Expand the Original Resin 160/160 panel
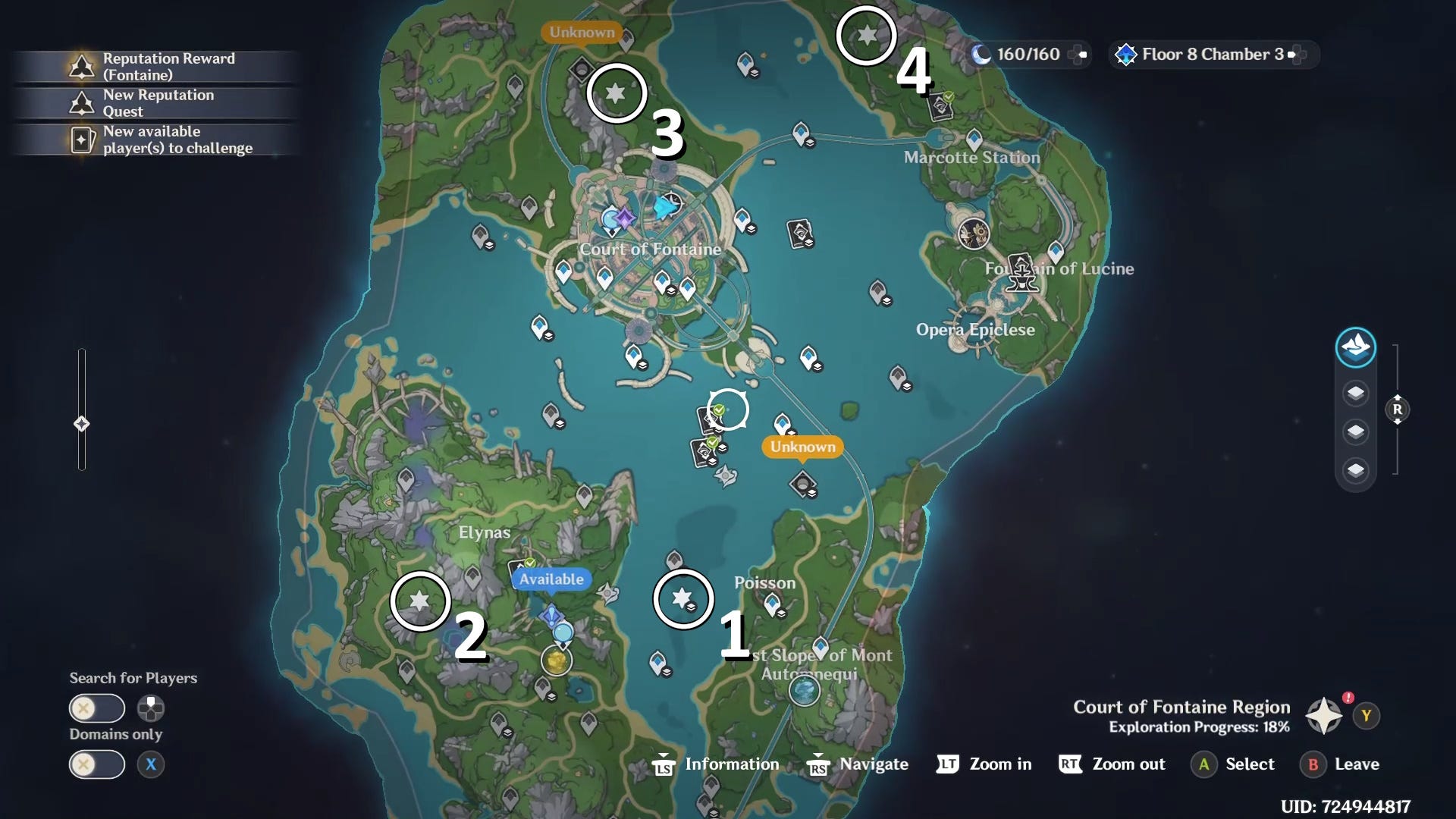This screenshot has height=819, width=1456. [x=1080, y=54]
